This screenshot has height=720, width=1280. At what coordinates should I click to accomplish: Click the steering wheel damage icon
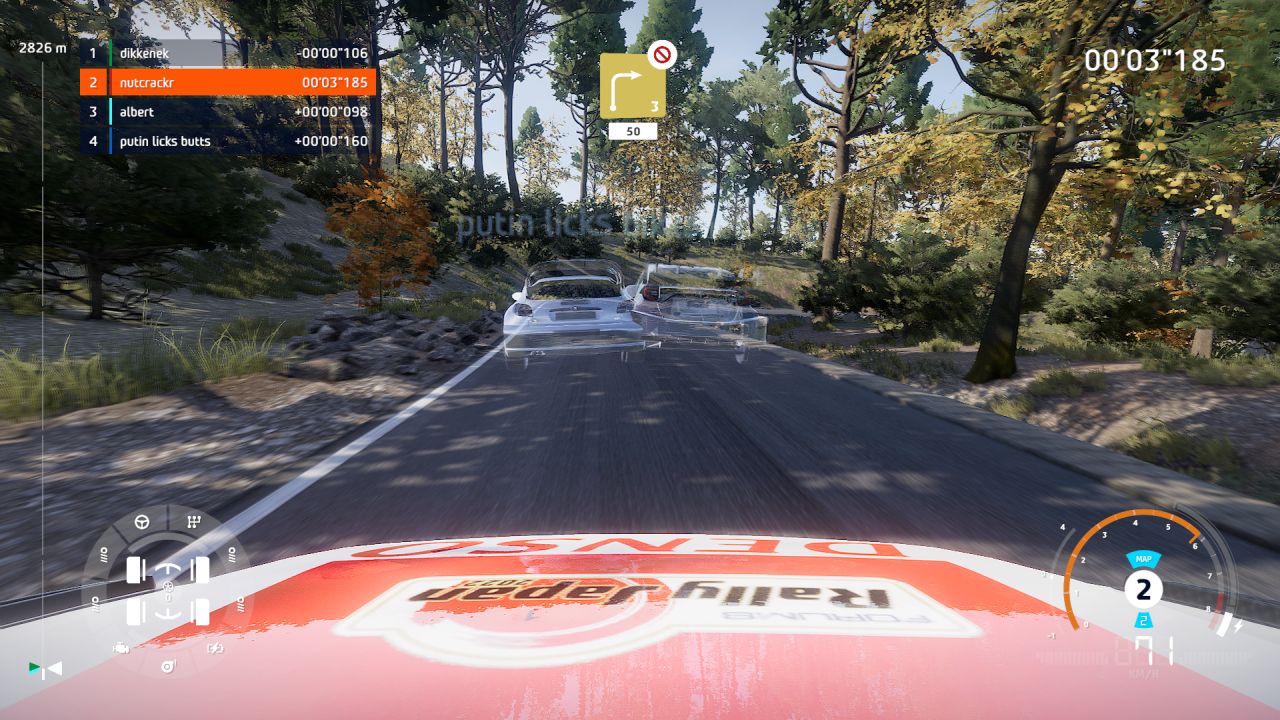click(x=142, y=521)
